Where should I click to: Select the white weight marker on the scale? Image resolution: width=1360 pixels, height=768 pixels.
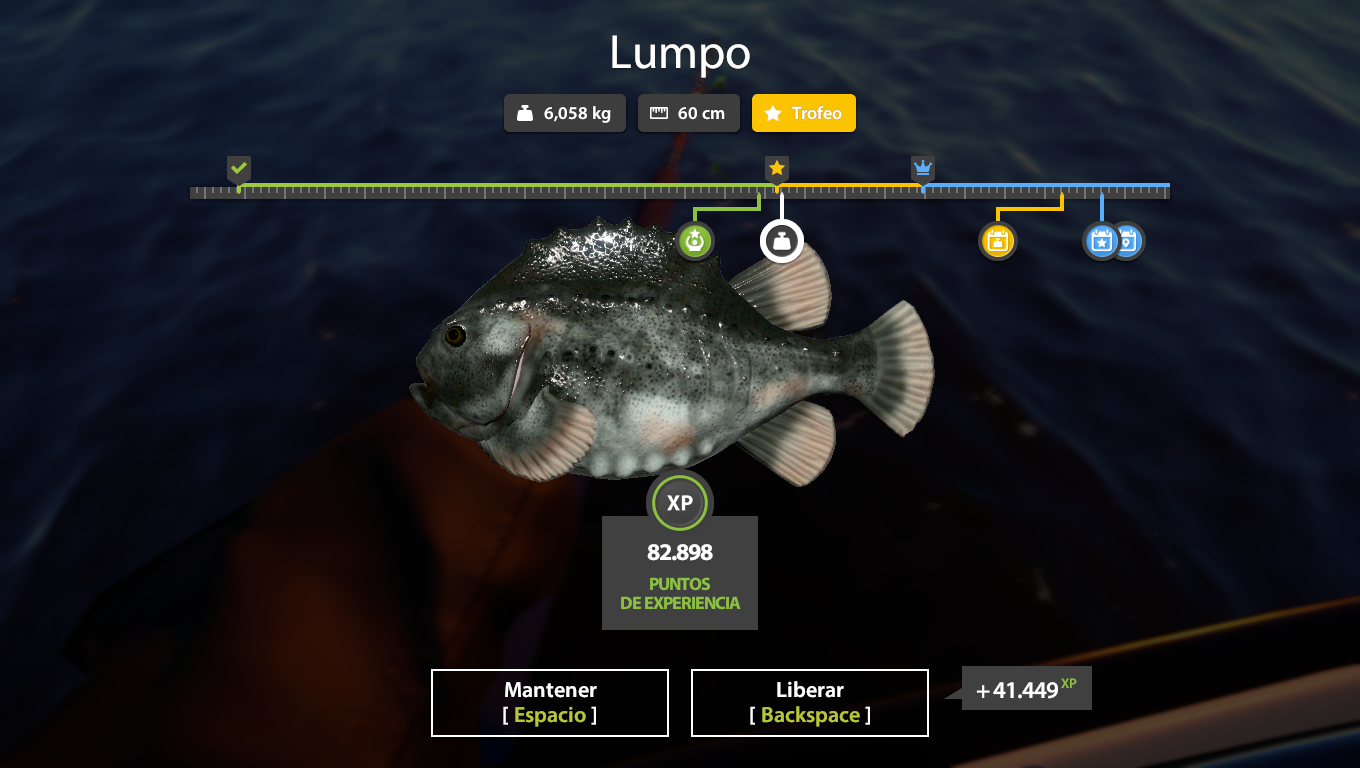(x=782, y=241)
